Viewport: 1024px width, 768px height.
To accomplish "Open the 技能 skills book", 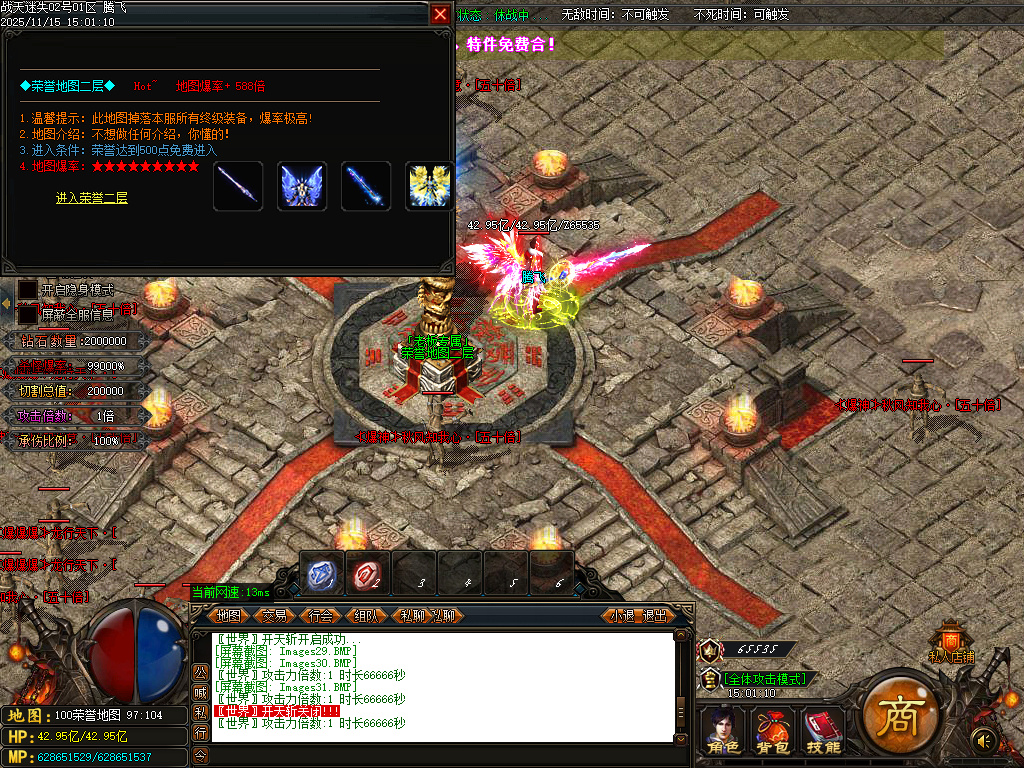I will (x=824, y=731).
